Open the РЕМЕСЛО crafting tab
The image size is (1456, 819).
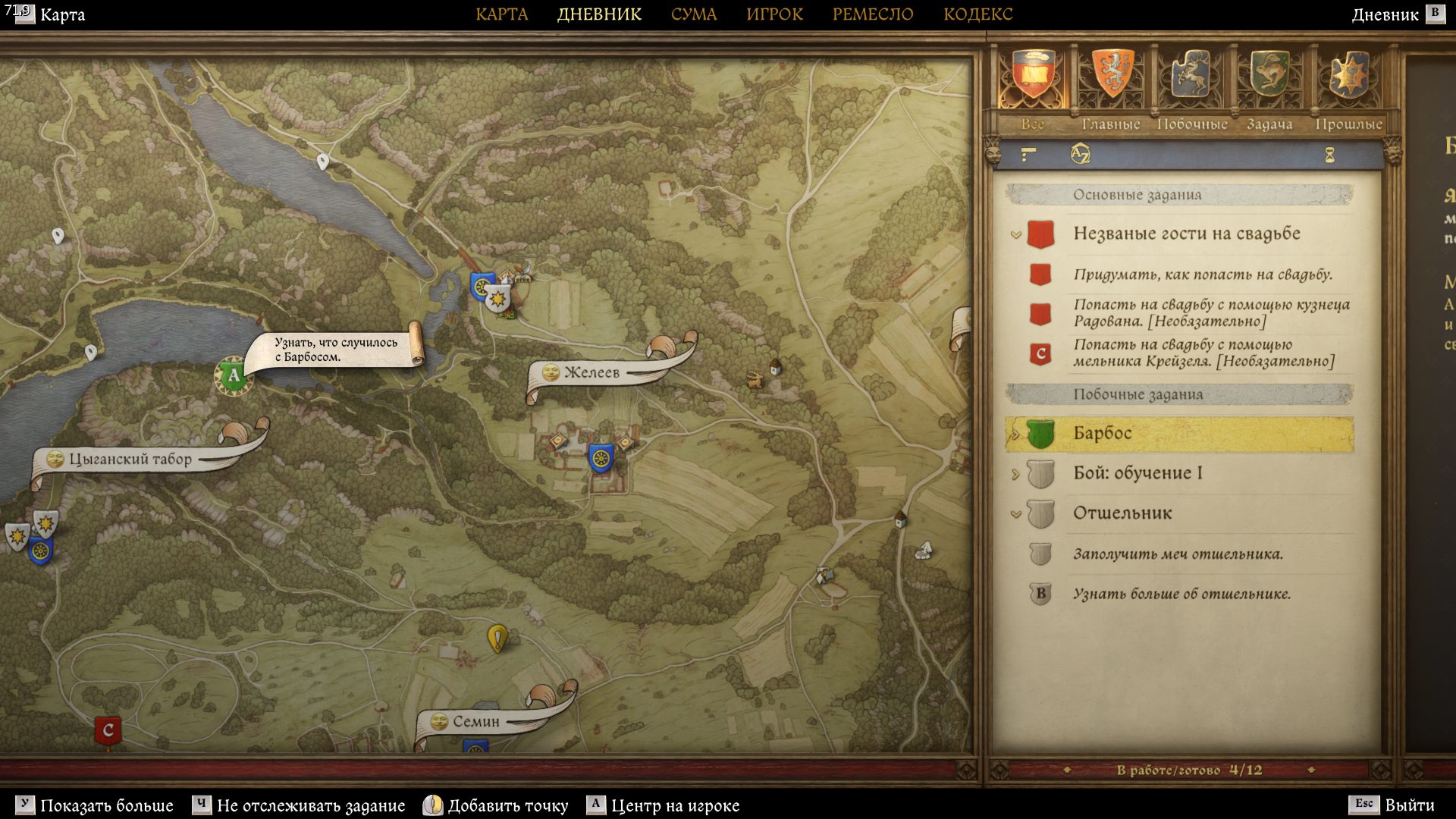872,14
